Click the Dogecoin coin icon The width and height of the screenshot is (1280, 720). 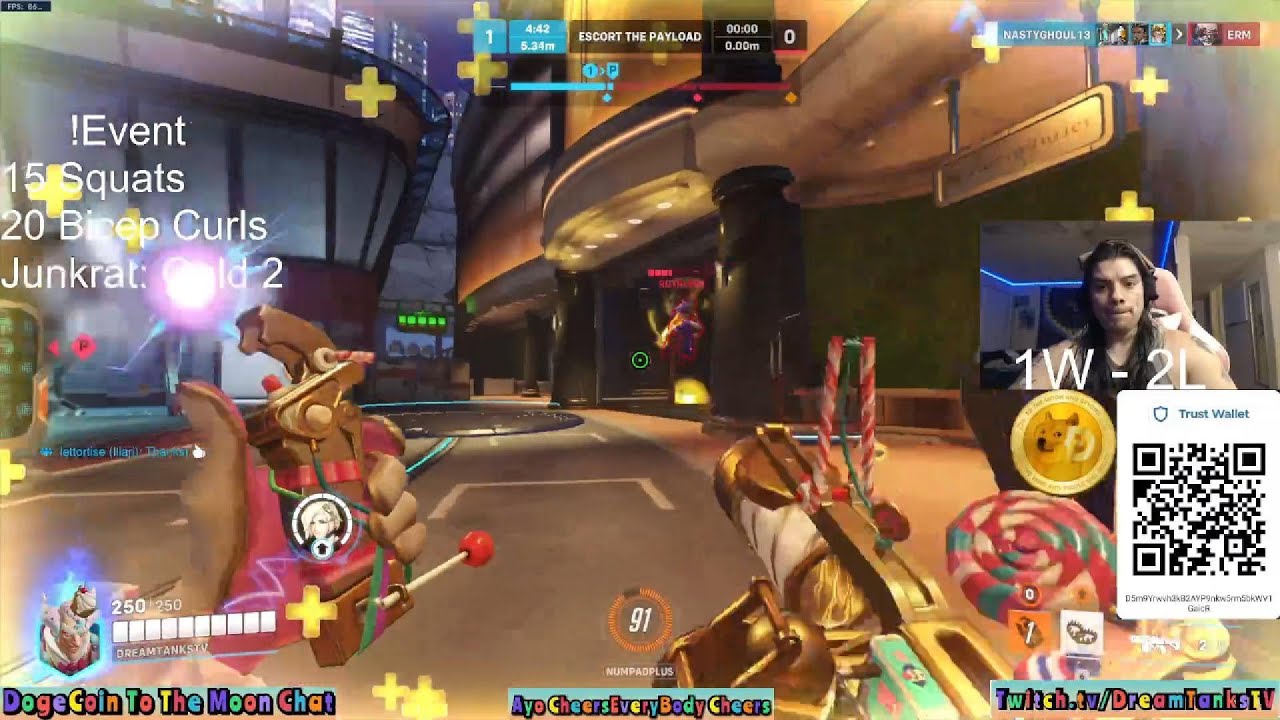(1062, 445)
